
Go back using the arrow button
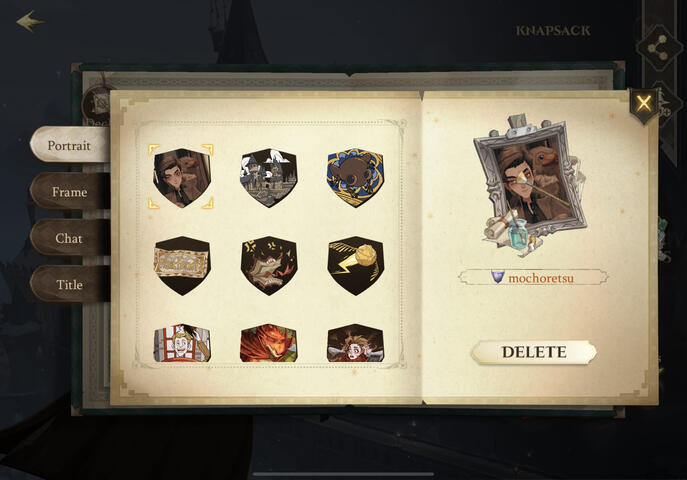pos(29,21)
